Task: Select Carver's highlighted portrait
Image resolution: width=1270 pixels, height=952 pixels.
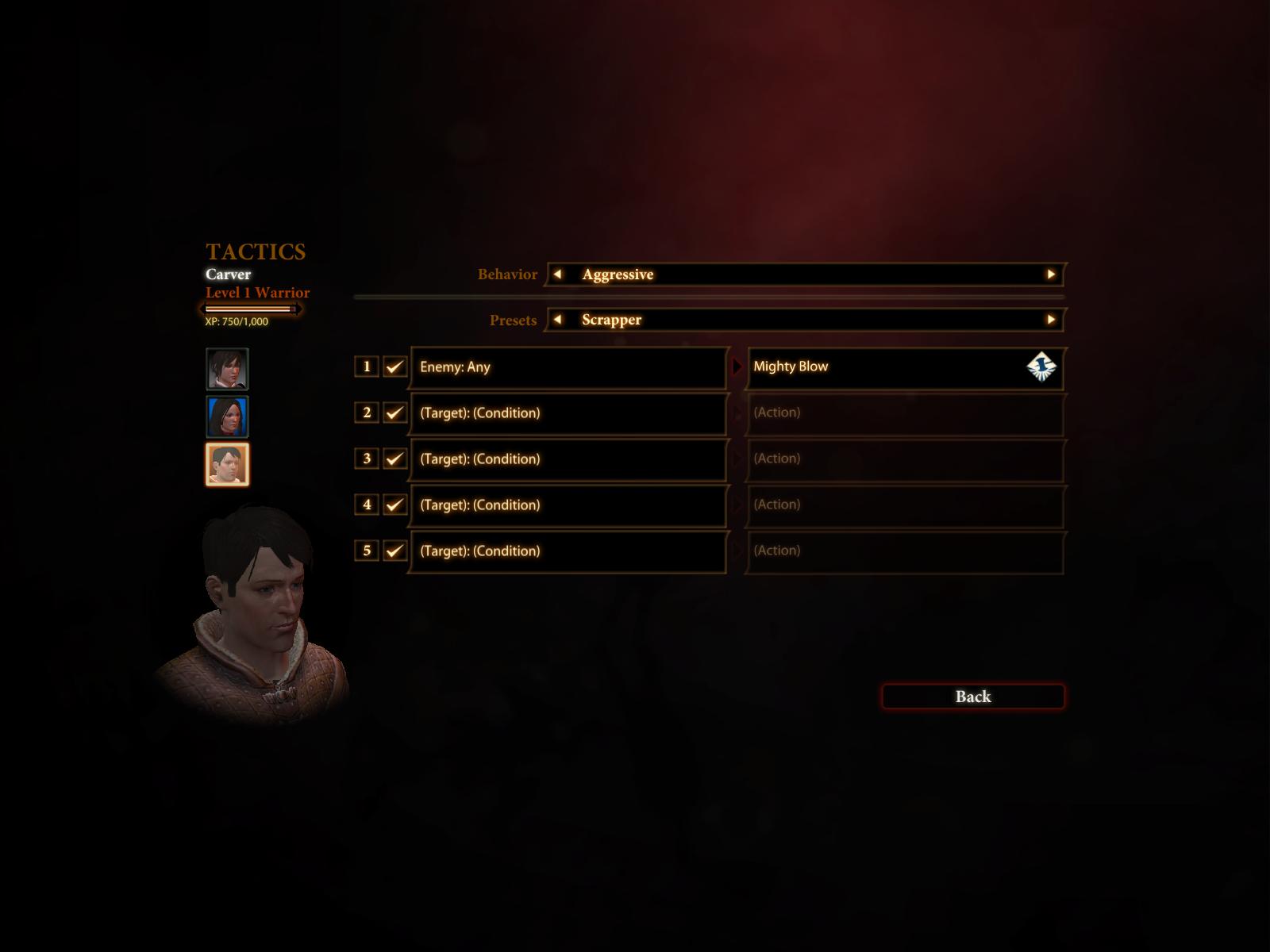Action: [227, 464]
